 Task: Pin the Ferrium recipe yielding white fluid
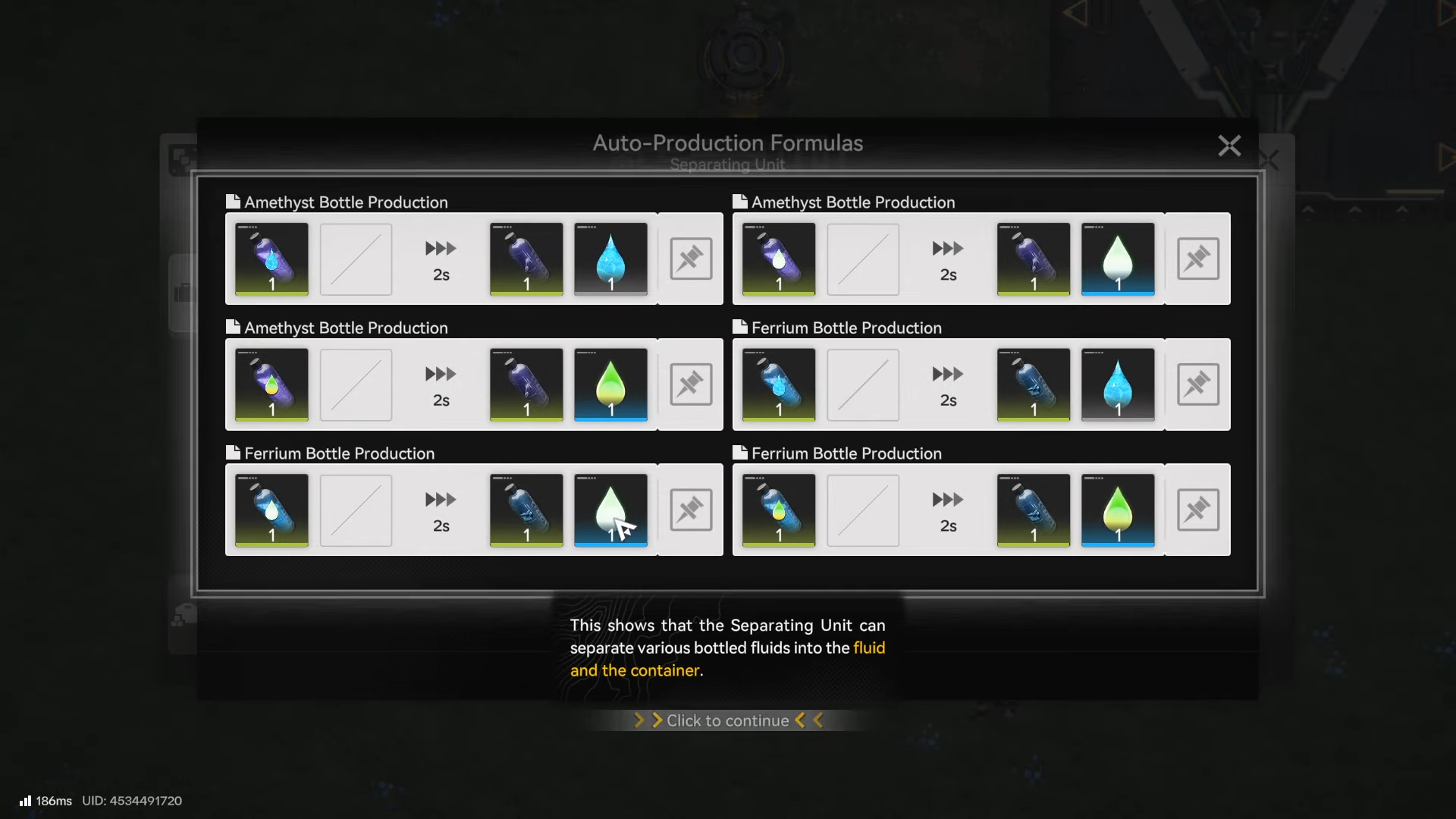click(691, 510)
